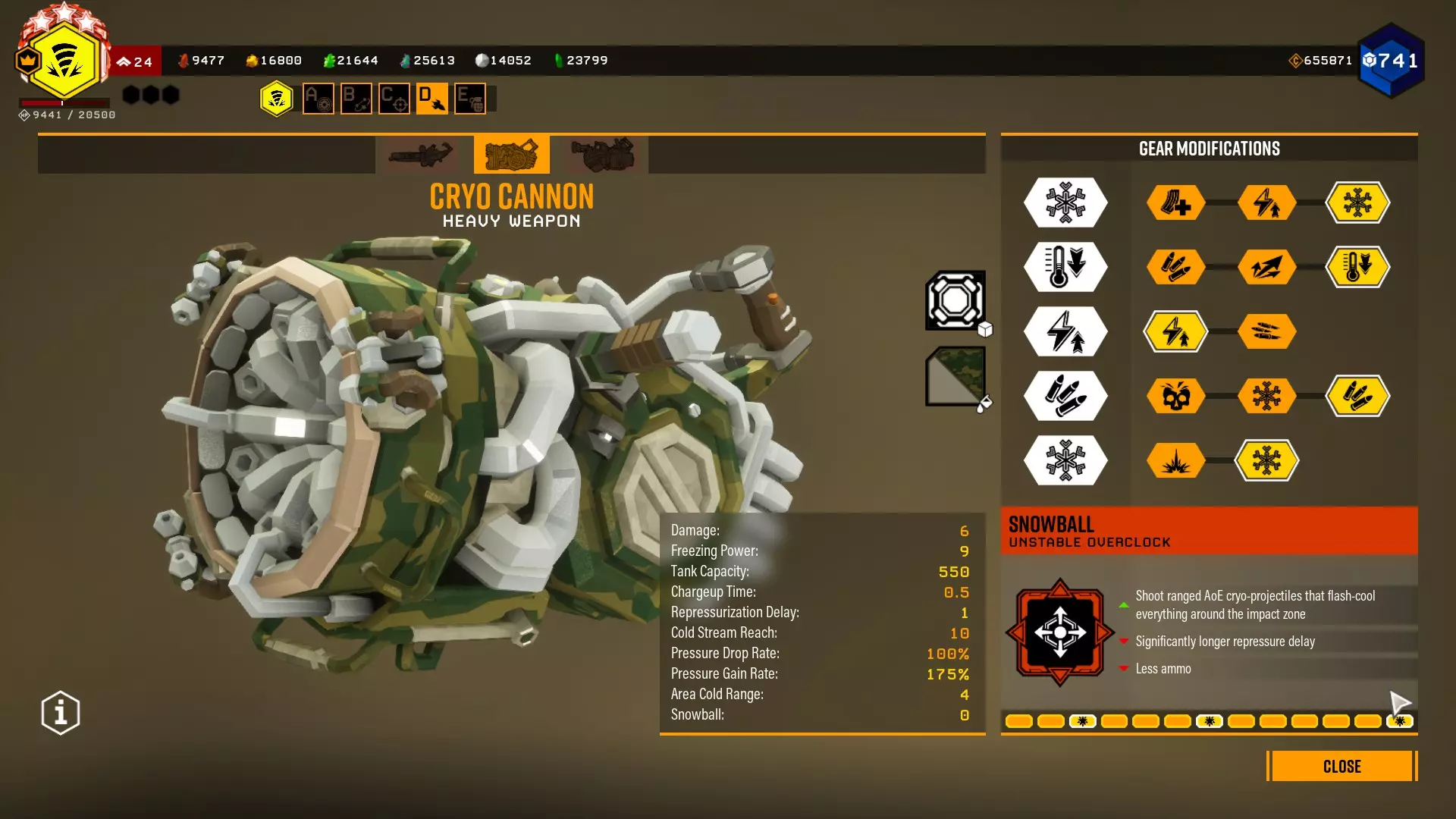Choose loadout D
Viewport: 1456px width, 819px height.
[x=432, y=99]
